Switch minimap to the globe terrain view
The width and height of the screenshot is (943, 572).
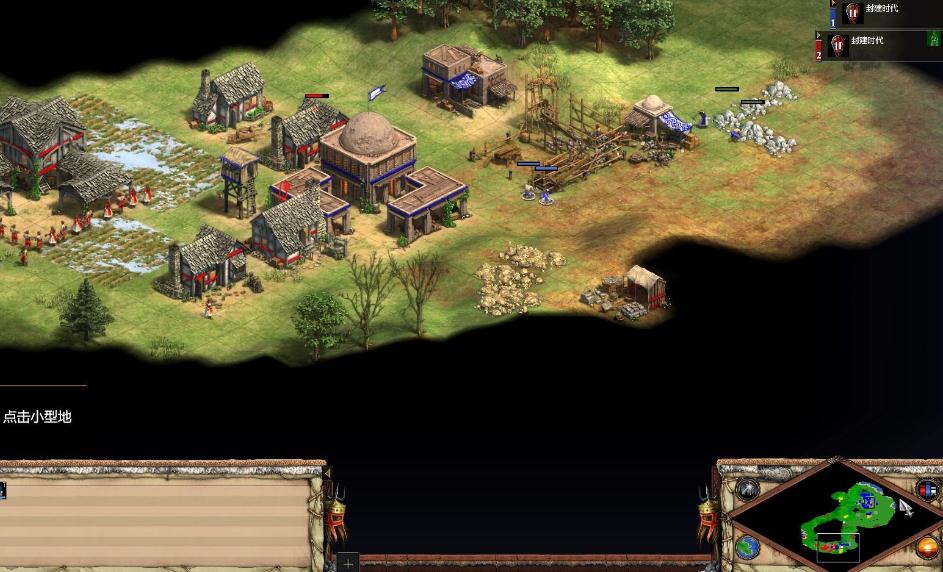tap(747, 546)
